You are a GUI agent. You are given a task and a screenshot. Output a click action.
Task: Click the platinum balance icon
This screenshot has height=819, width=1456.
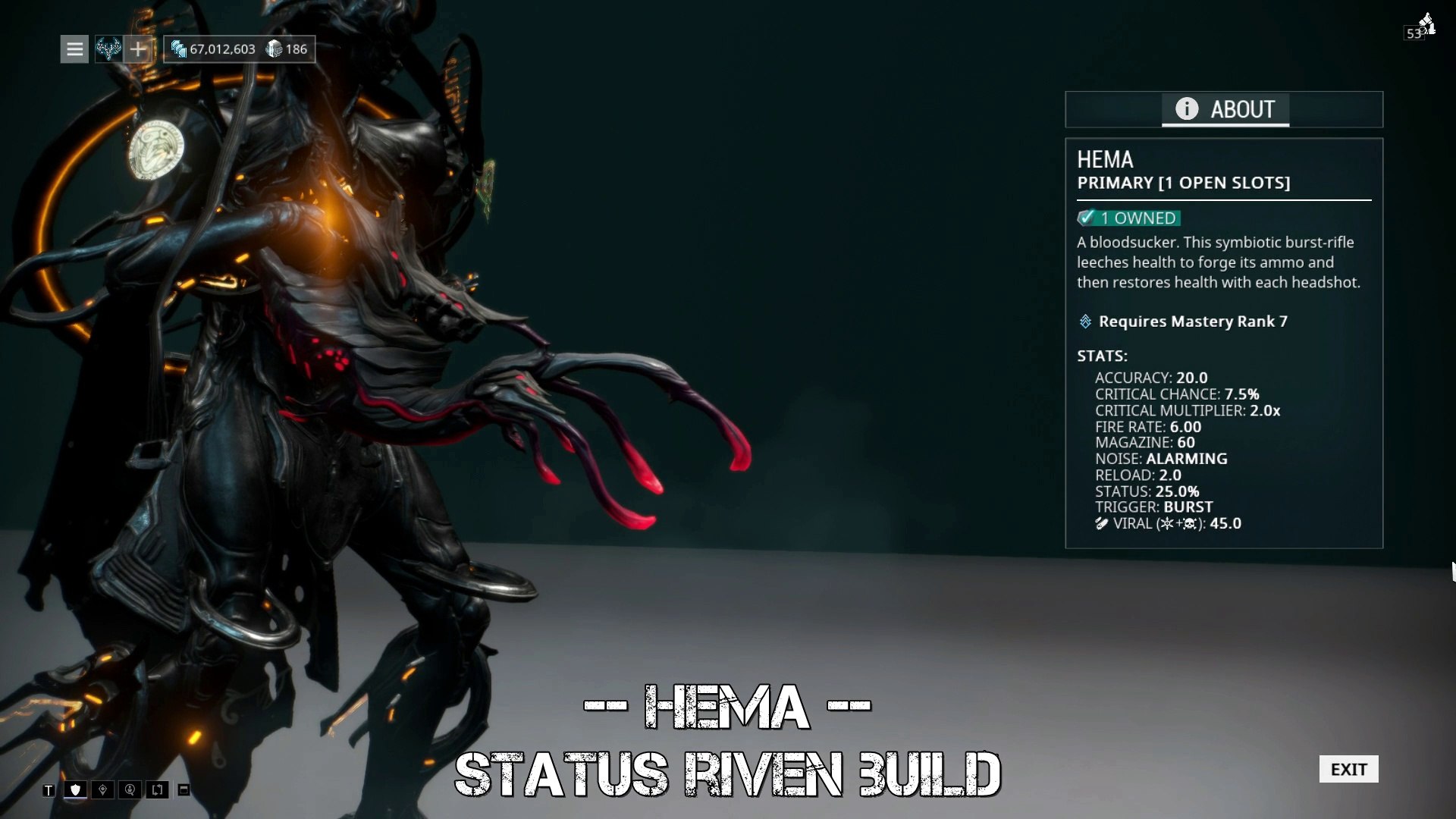274,49
